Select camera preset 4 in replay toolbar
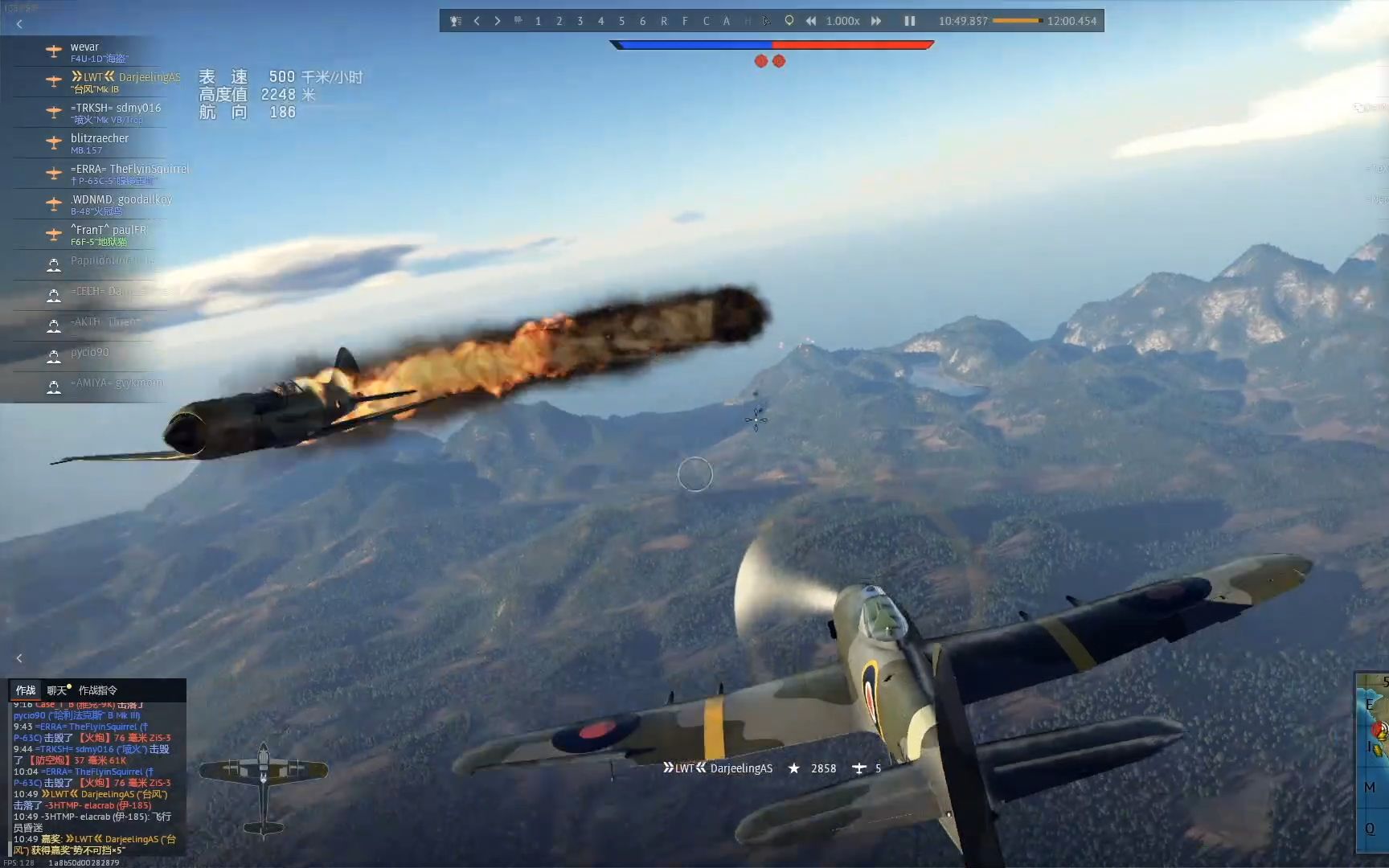Image resolution: width=1389 pixels, height=868 pixels. point(601,21)
